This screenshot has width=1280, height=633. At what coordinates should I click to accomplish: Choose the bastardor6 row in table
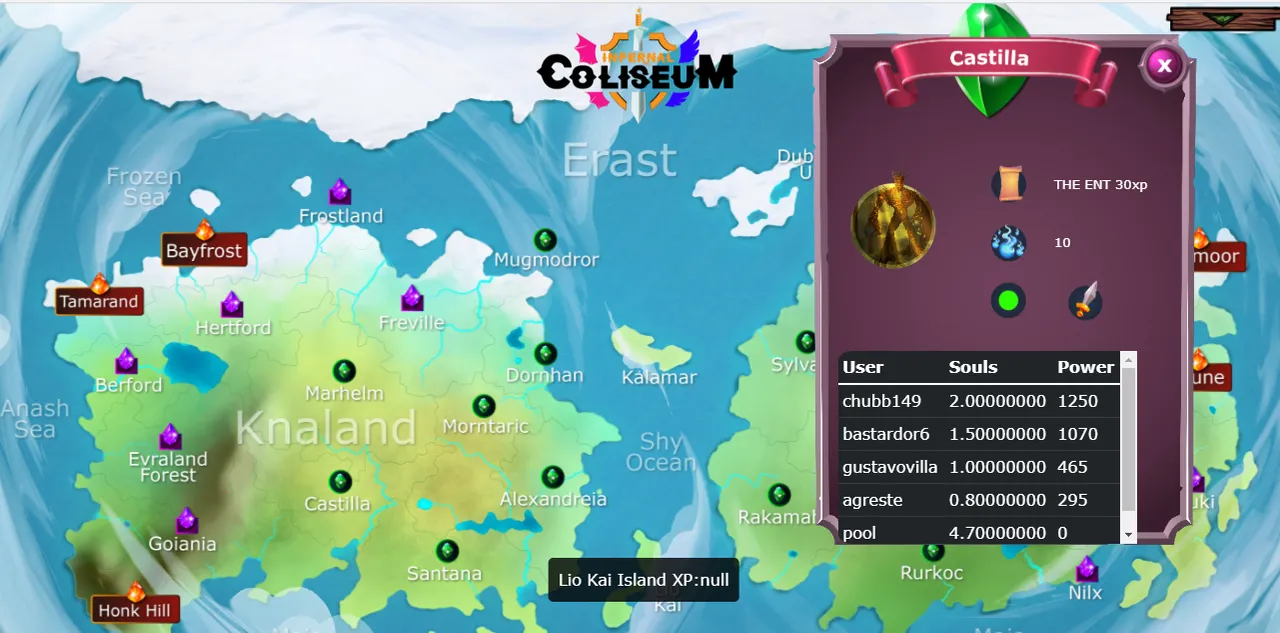(x=978, y=434)
